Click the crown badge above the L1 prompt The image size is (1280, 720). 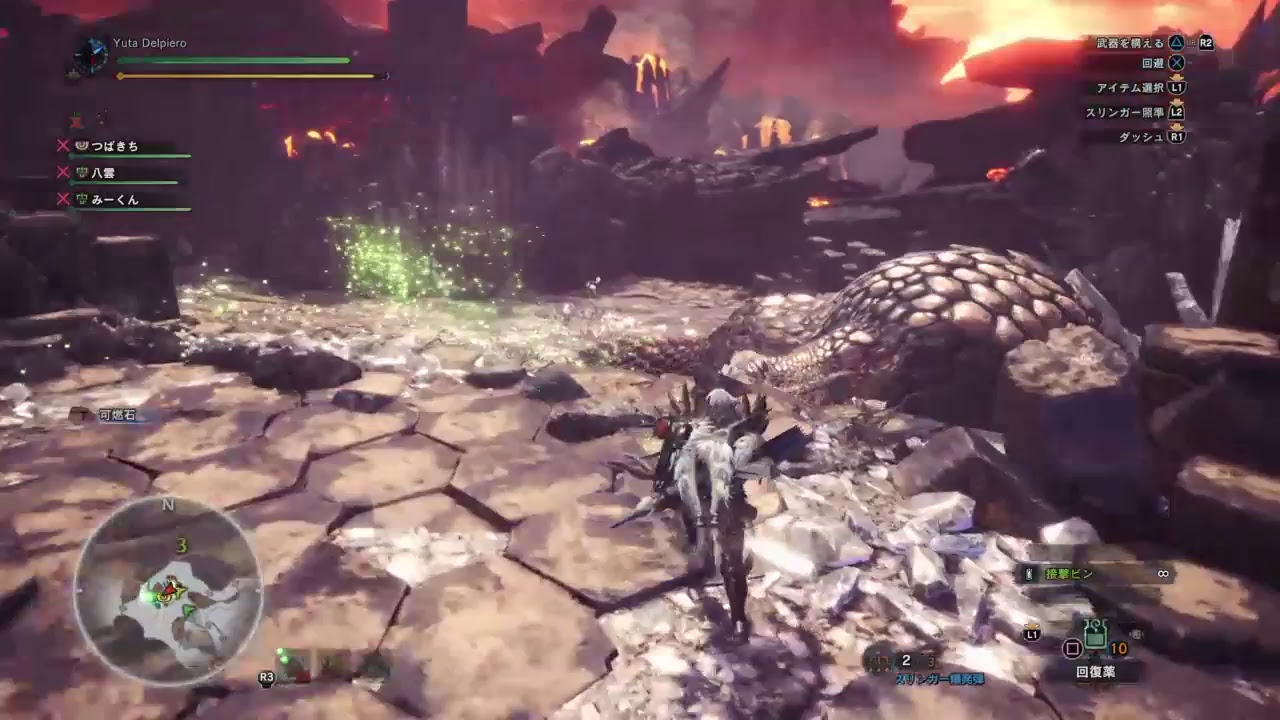pos(1032,626)
